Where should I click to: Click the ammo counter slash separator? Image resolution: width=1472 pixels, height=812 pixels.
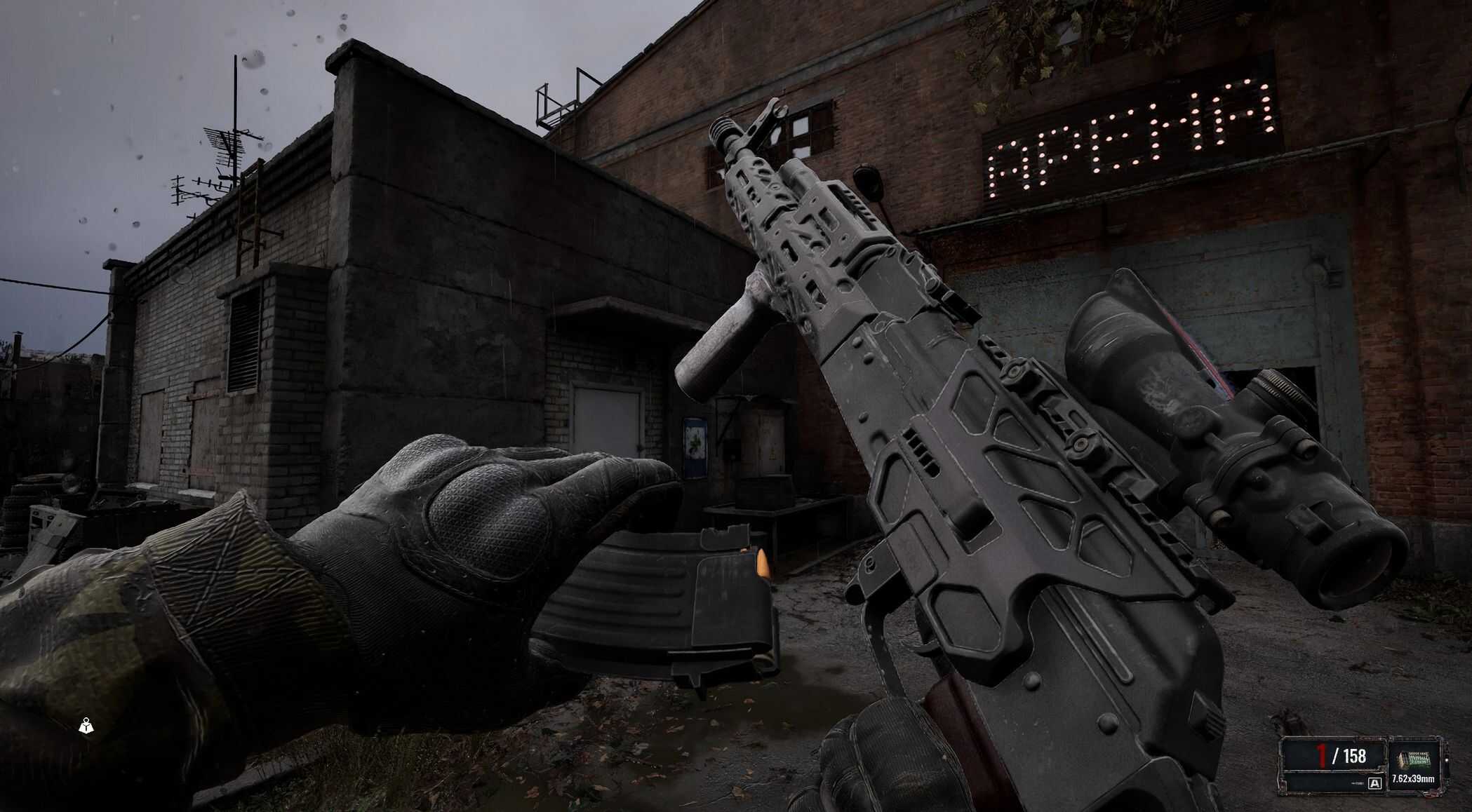point(1335,756)
